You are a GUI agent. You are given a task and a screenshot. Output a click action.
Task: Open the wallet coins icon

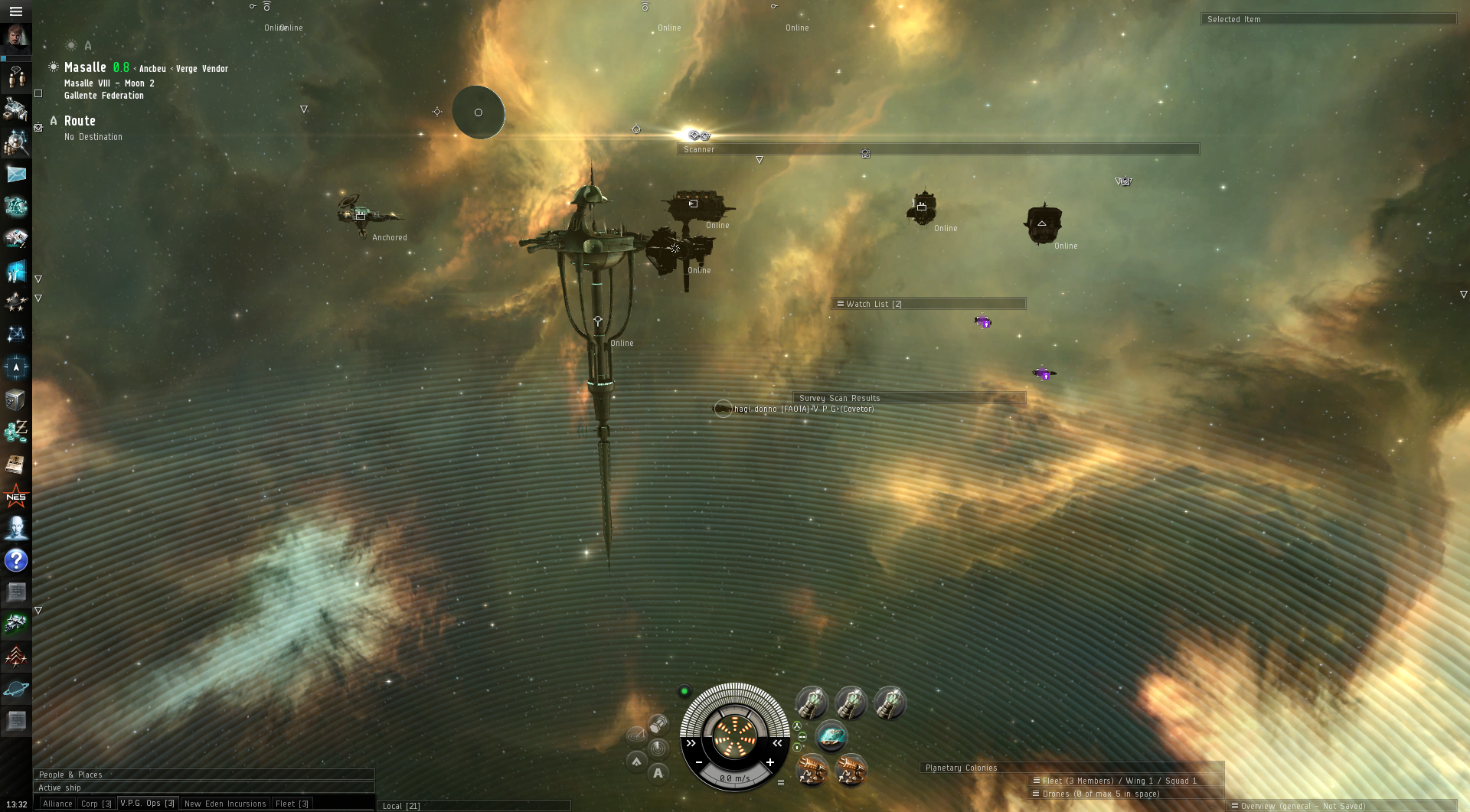click(16, 432)
